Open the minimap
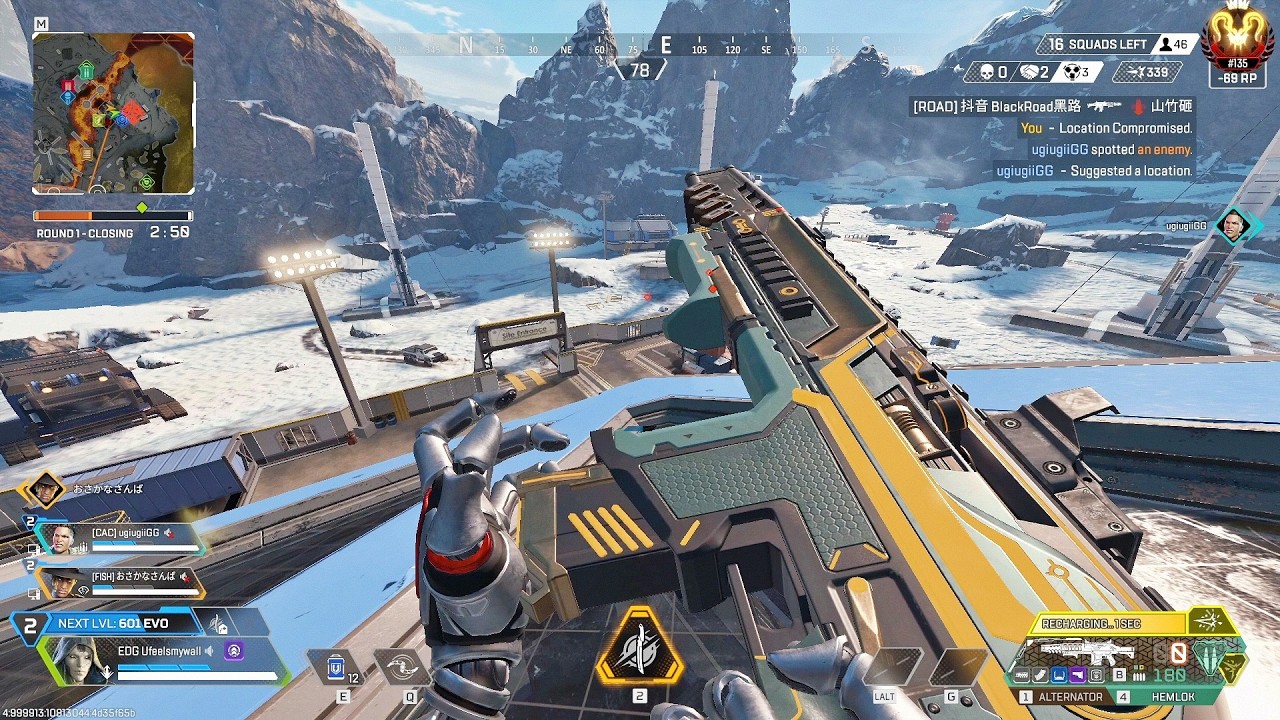Viewport: 1280px width, 720px height. pos(113,113)
